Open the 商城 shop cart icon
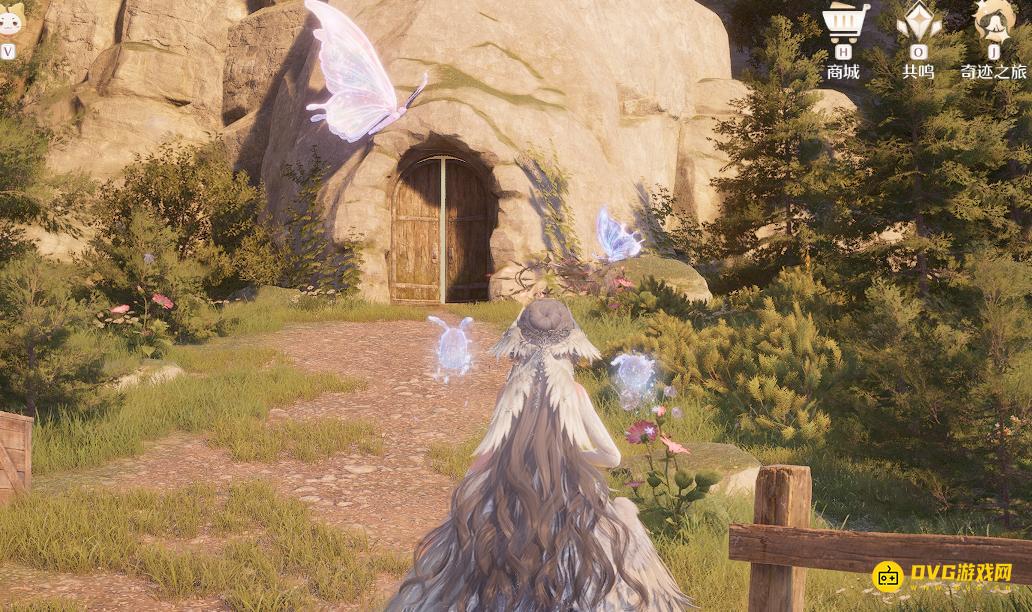The height and width of the screenshot is (612, 1032). [845, 23]
